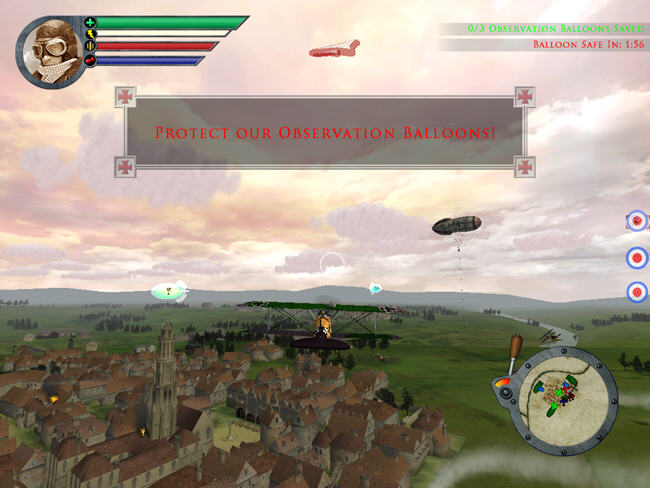Click the Protect our Observation Balloons banner
This screenshot has width=650, height=488.
pyautogui.click(x=325, y=132)
